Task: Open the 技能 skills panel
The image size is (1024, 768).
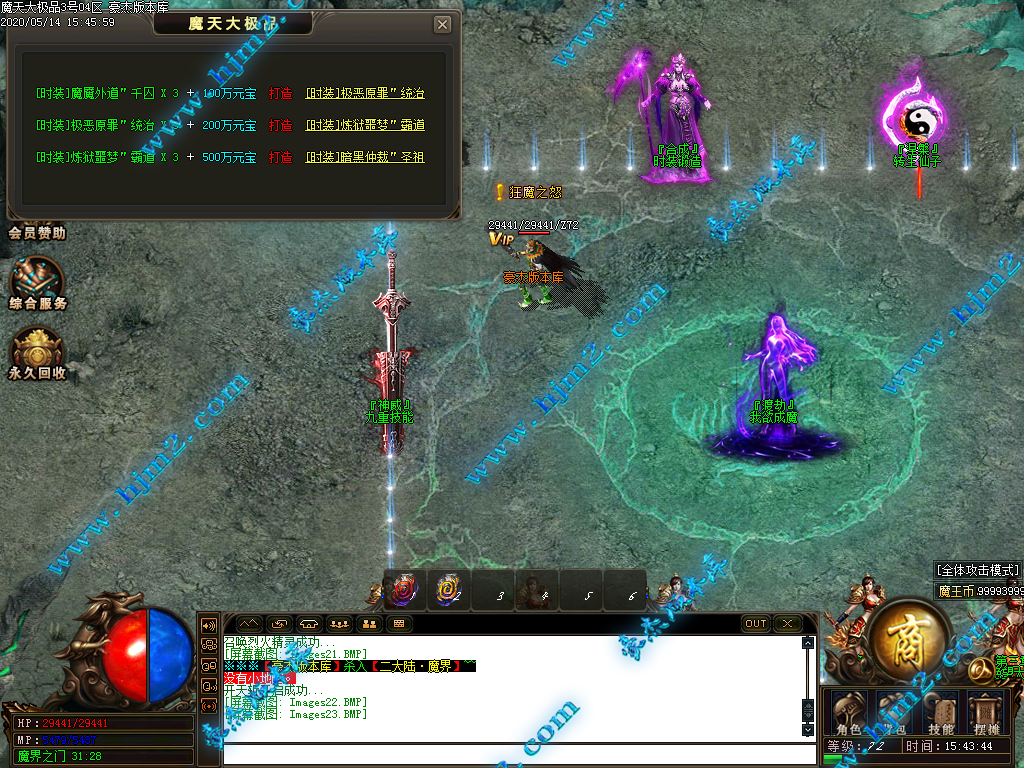Action: point(941,714)
